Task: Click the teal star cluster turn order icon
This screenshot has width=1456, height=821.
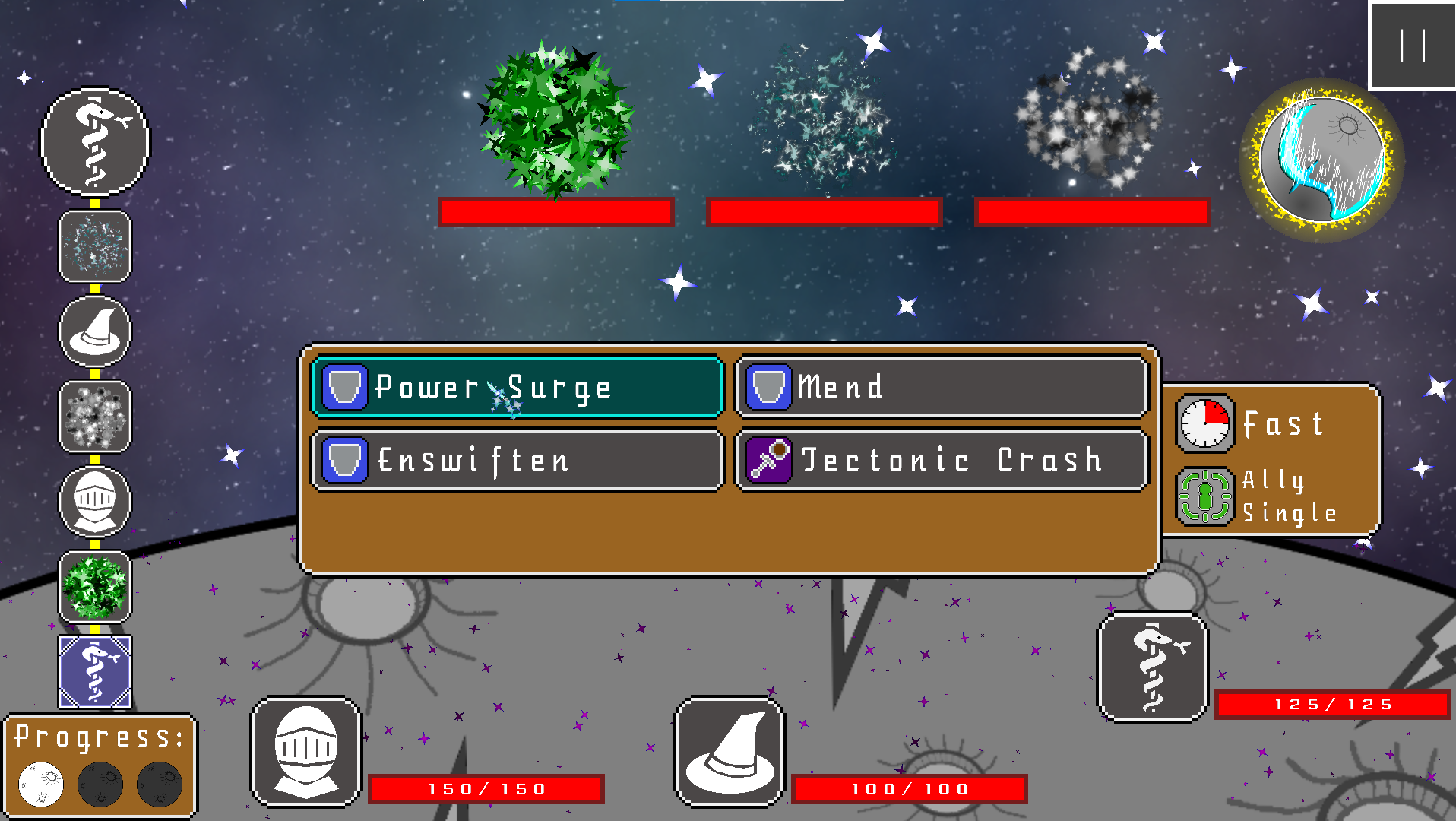Action: coord(95,246)
